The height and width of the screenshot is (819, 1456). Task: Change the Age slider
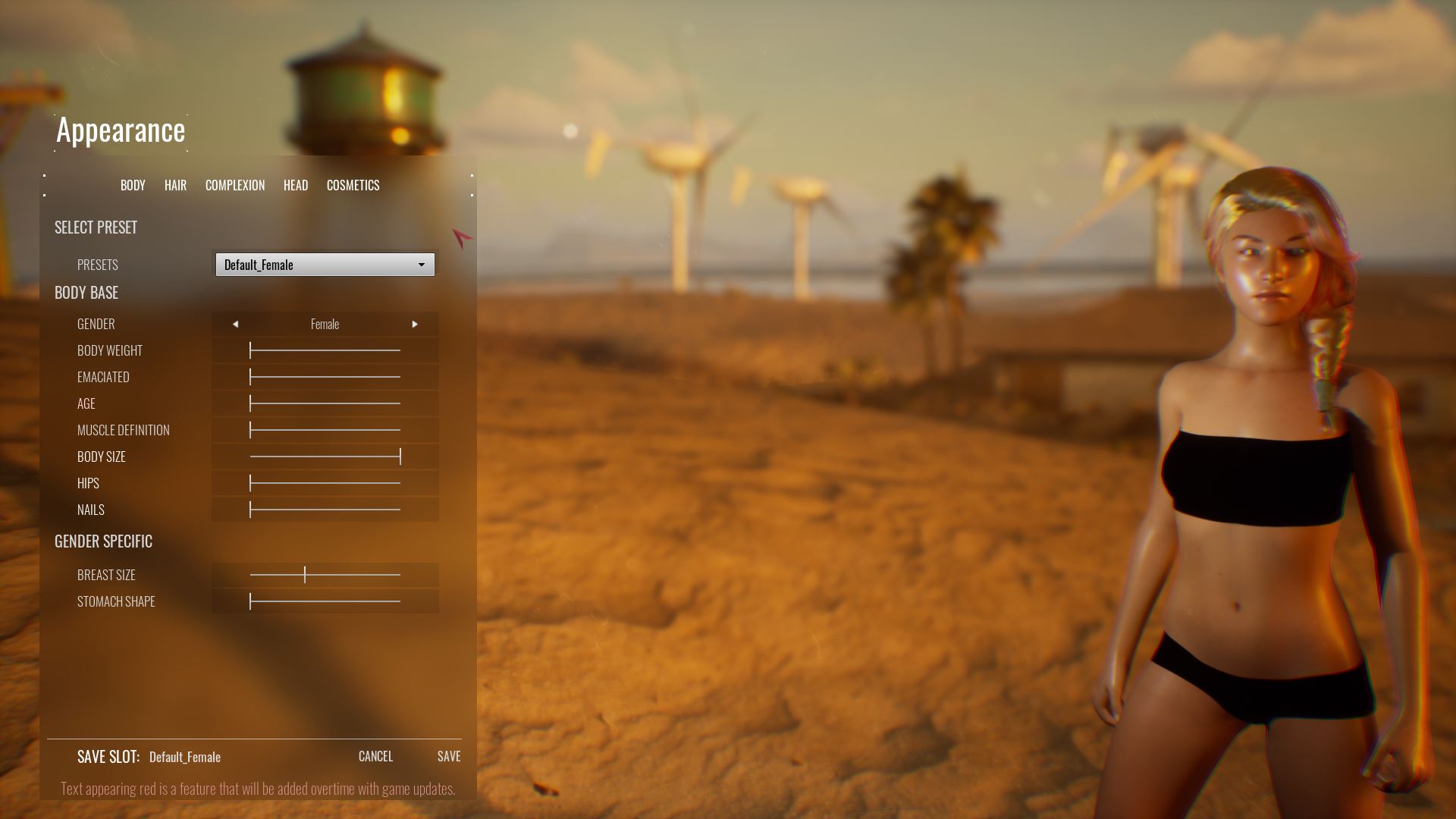pyautogui.click(x=250, y=403)
